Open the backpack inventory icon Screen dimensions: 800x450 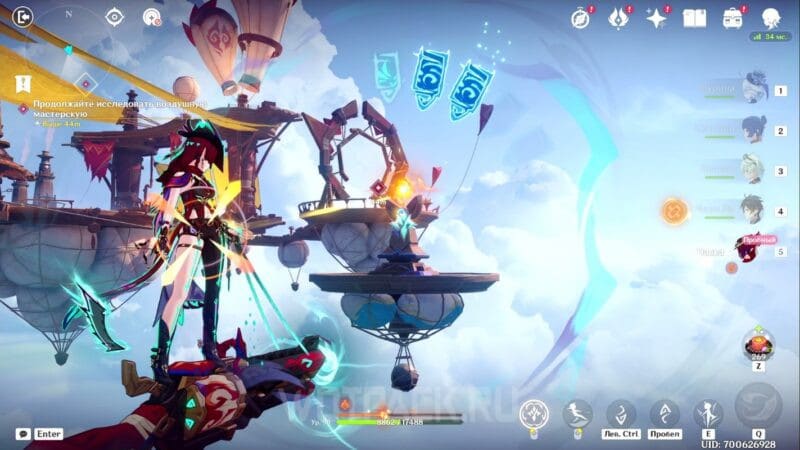(733, 18)
